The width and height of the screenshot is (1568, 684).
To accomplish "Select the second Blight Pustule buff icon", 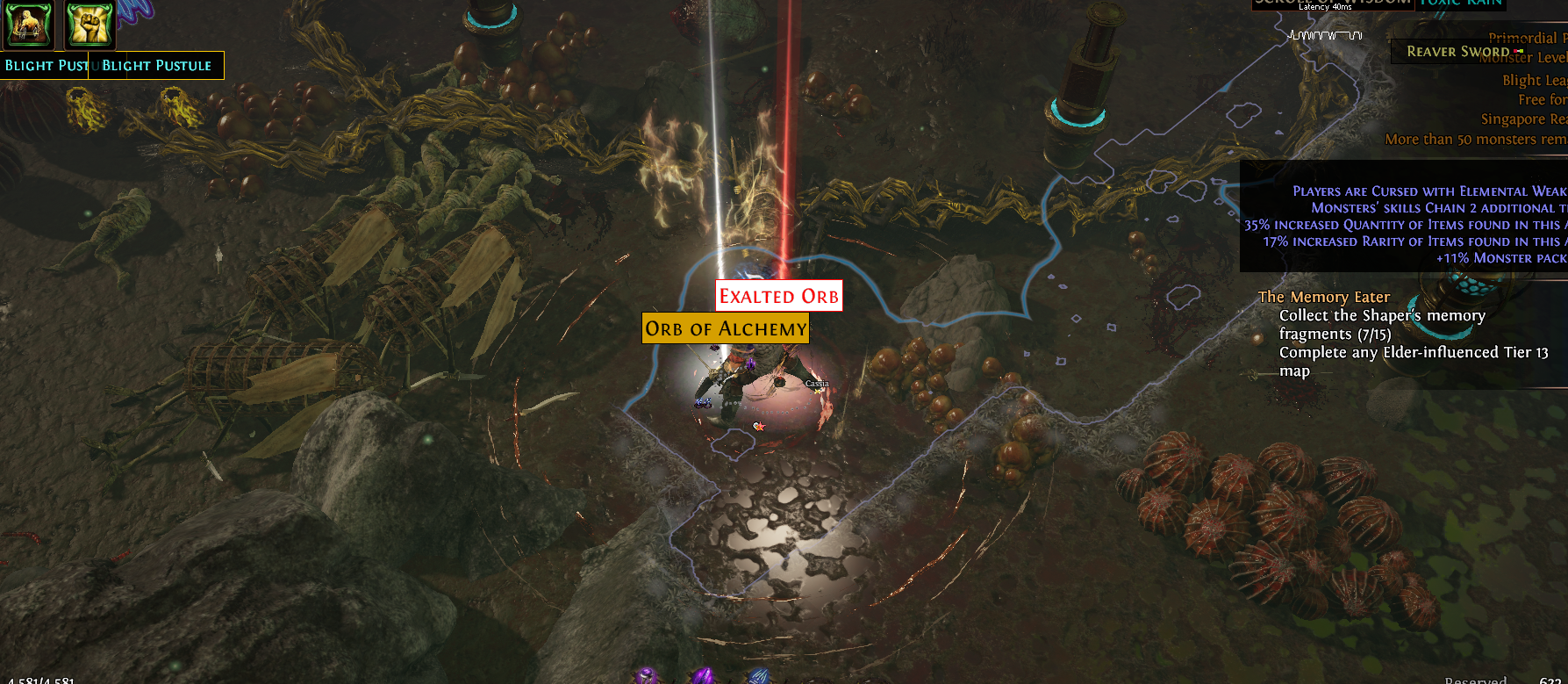I will click(88, 26).
